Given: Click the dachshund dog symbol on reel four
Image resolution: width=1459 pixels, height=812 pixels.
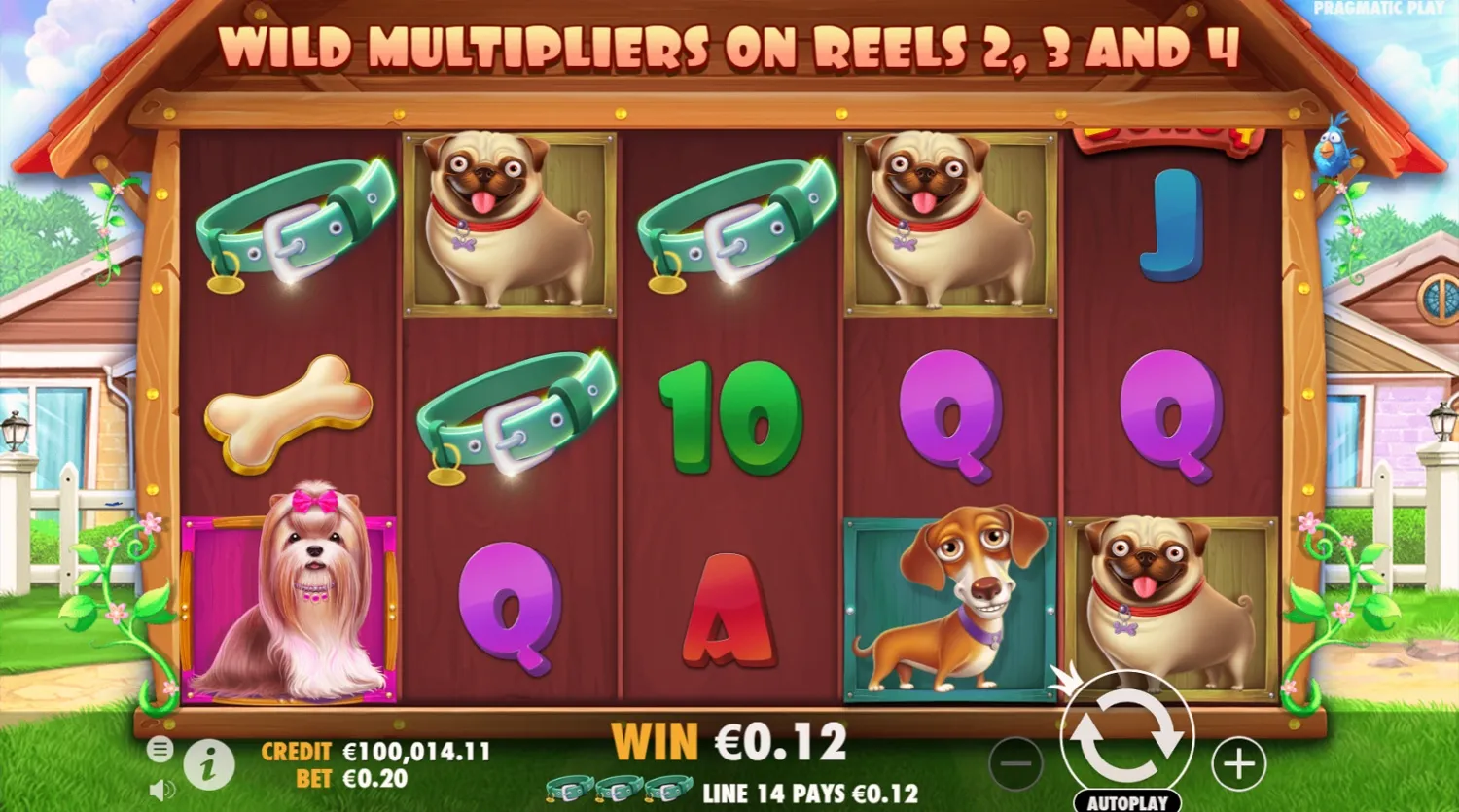Looking at the screenshot, I should [x=948, y=598].
